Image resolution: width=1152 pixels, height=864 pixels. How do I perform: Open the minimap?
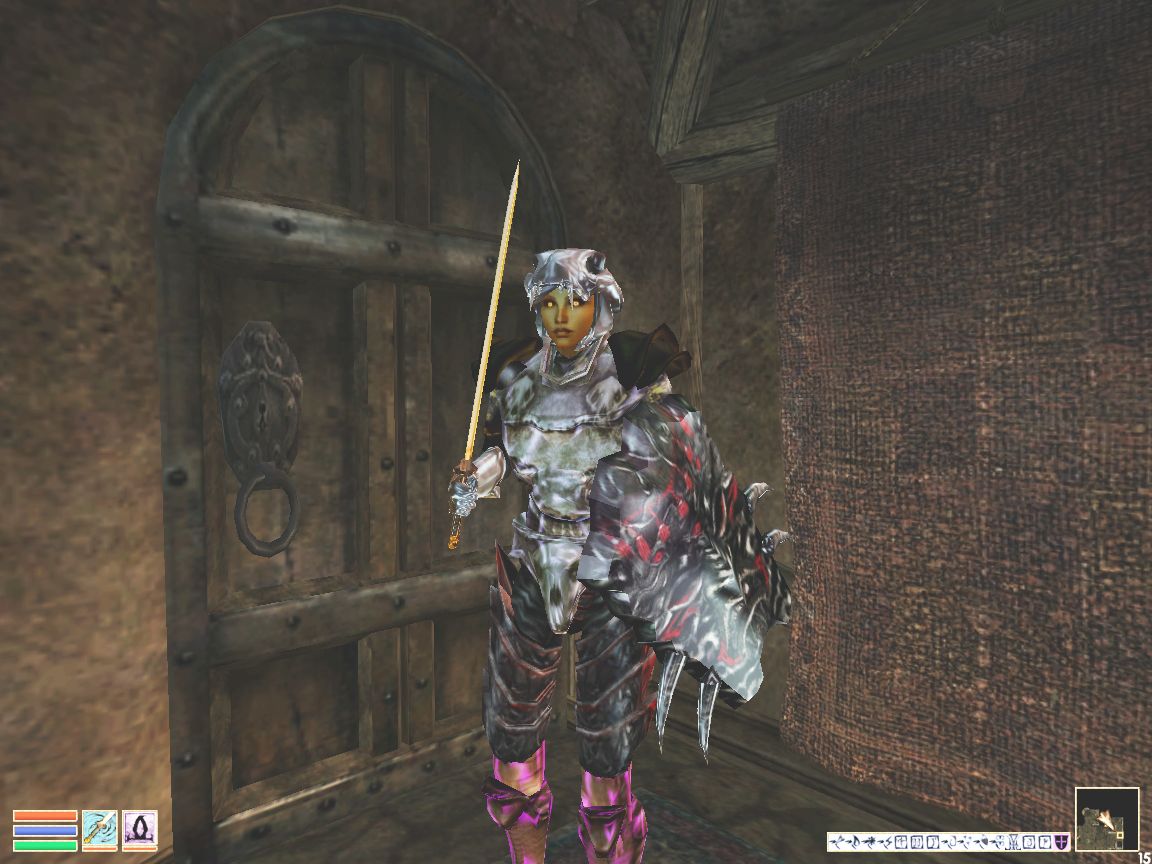[x=1107, y=819]
